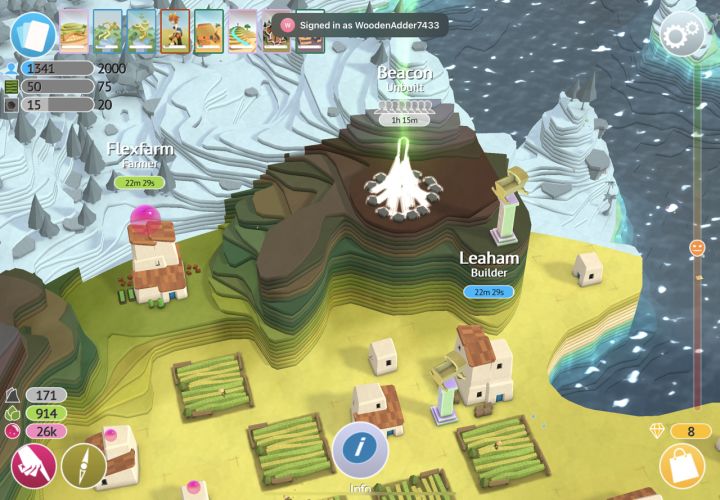Open the card collection deck

33,35
